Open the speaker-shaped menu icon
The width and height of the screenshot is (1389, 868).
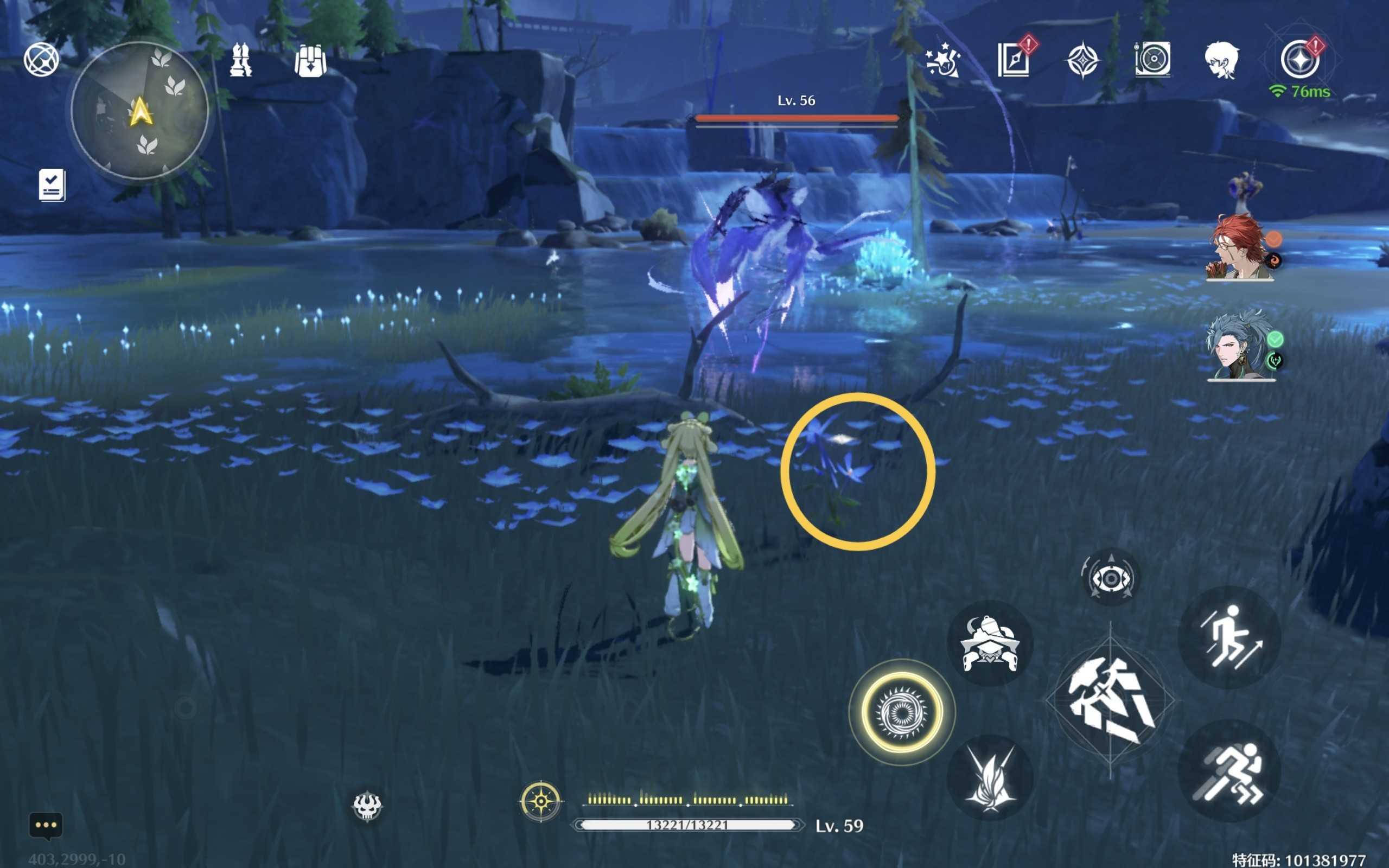pyautogui.click(x=1152, y=59)
